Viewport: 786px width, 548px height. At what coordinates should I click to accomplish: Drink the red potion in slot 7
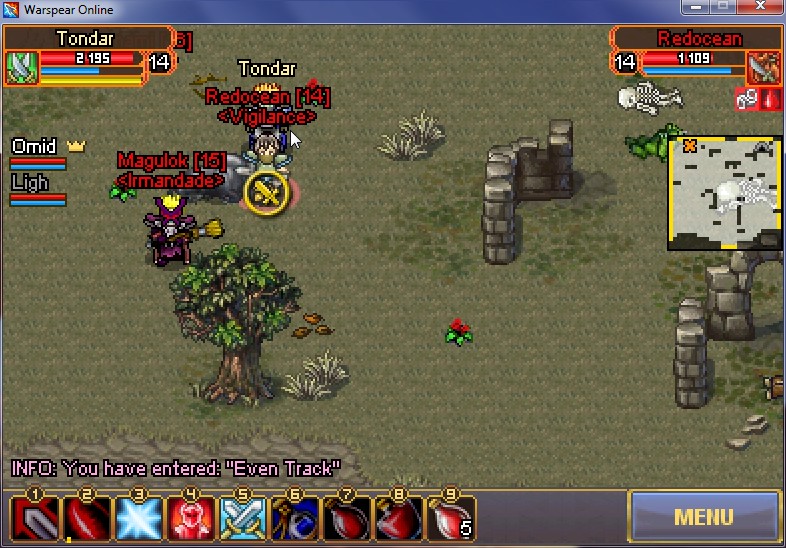[x=346, y=519]
